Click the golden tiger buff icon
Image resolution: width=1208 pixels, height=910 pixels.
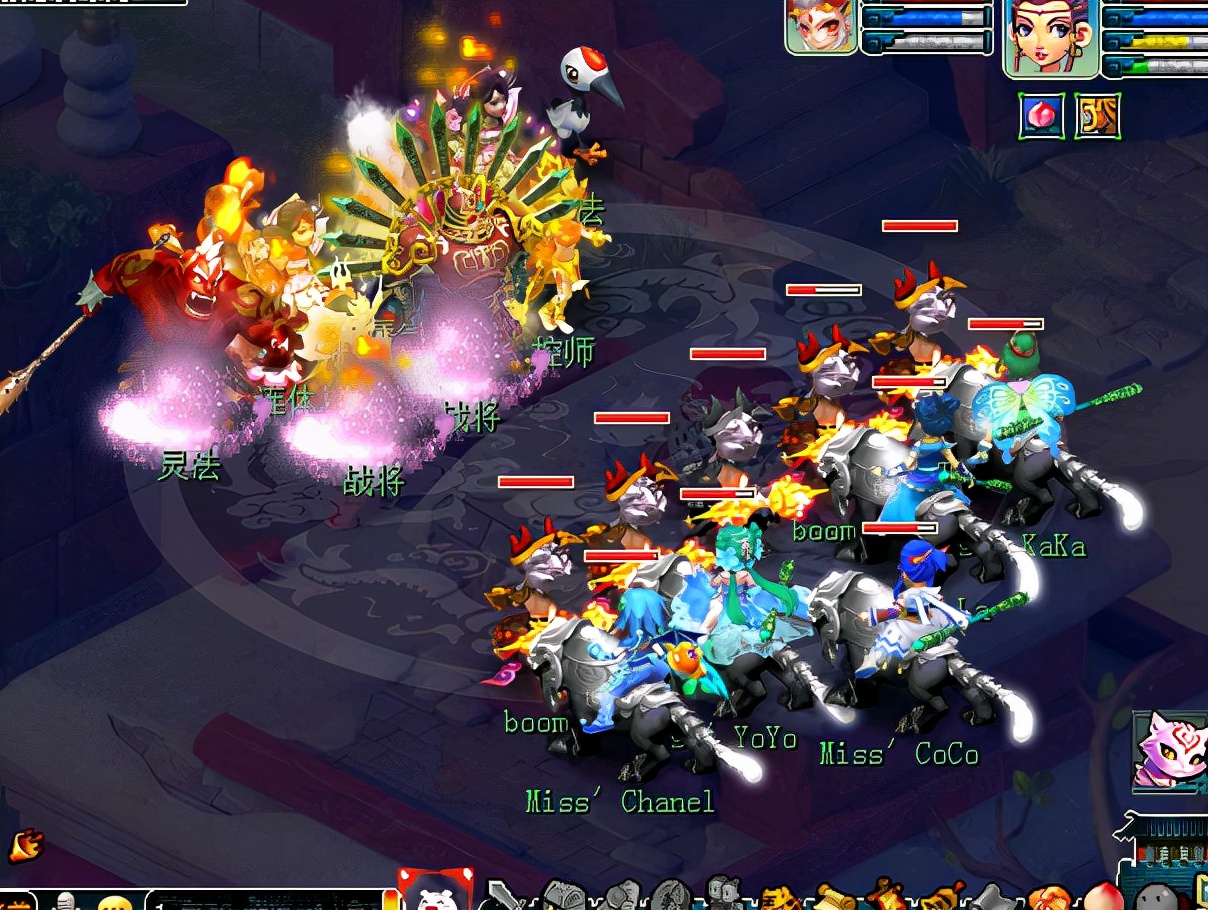click(1098, 115)
